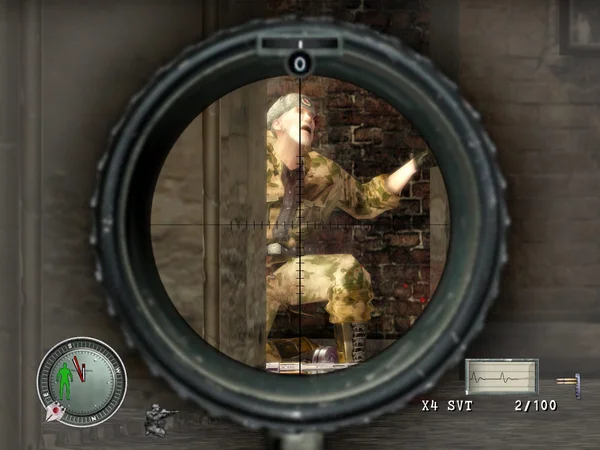The width and height of the screenshot is (600, 450).
Task: Select the crouching soldier stance icon
Action: click(x=158, y=419)
